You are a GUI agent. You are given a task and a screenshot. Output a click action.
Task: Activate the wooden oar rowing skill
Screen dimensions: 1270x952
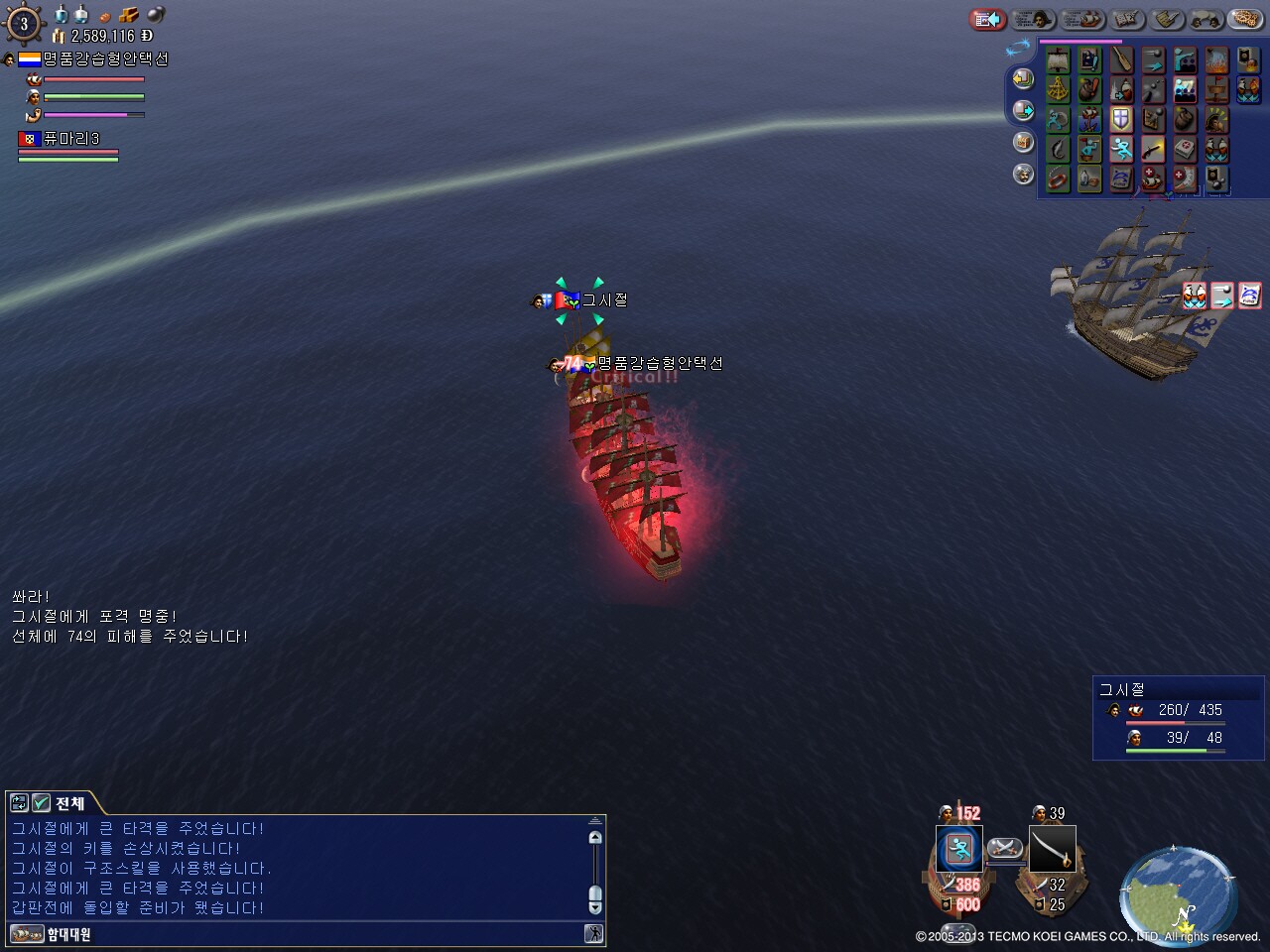coord(1121,61)
